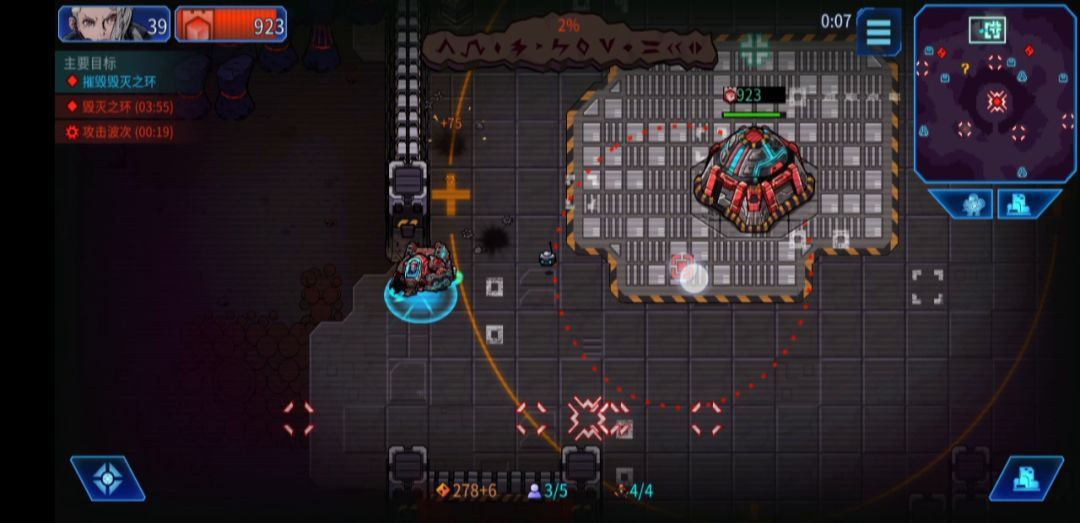Jump to the red center marker on minimap
This screenshot has height=523, width=1080.
996,101
